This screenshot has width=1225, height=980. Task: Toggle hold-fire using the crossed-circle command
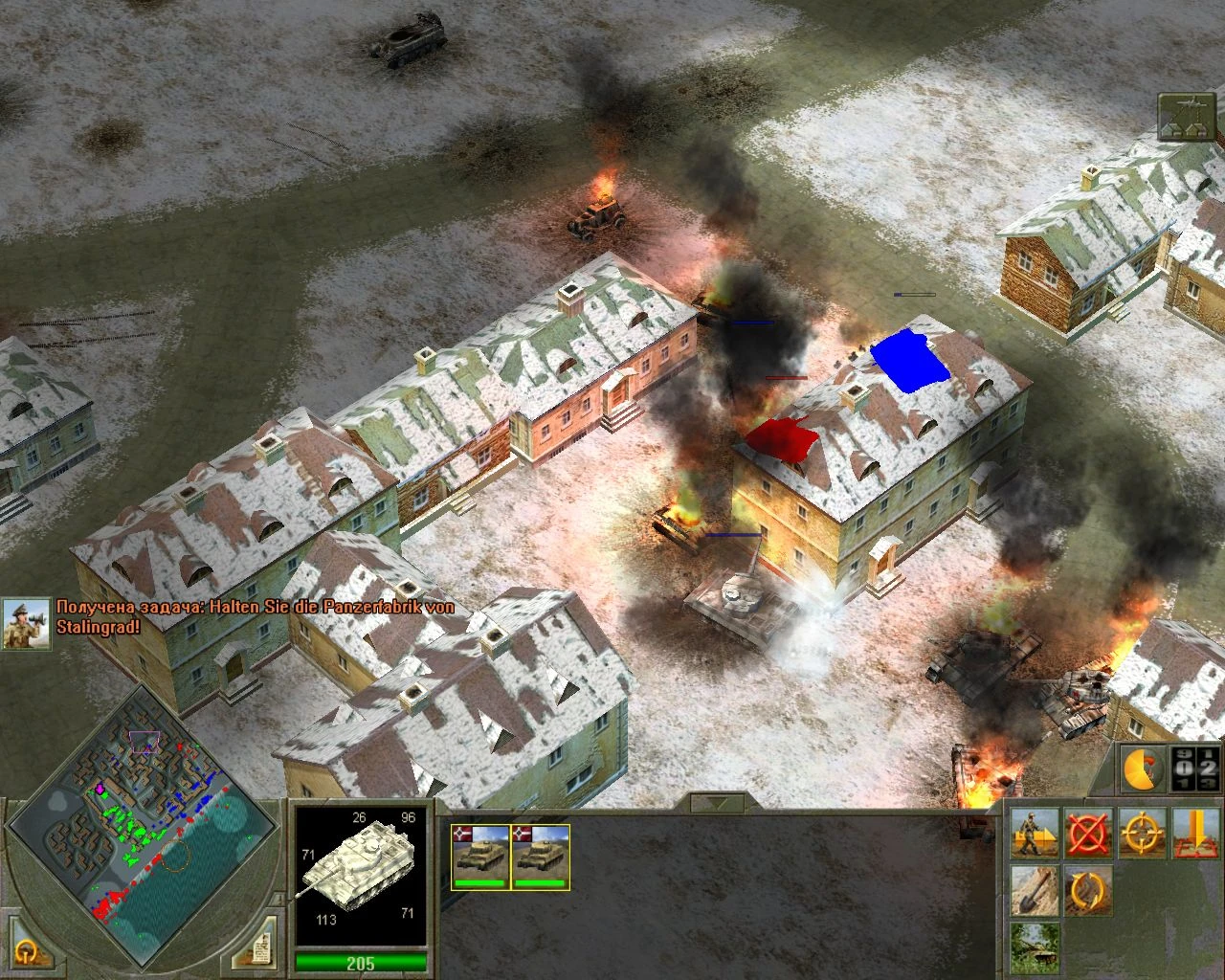[x=1089, y=832]
